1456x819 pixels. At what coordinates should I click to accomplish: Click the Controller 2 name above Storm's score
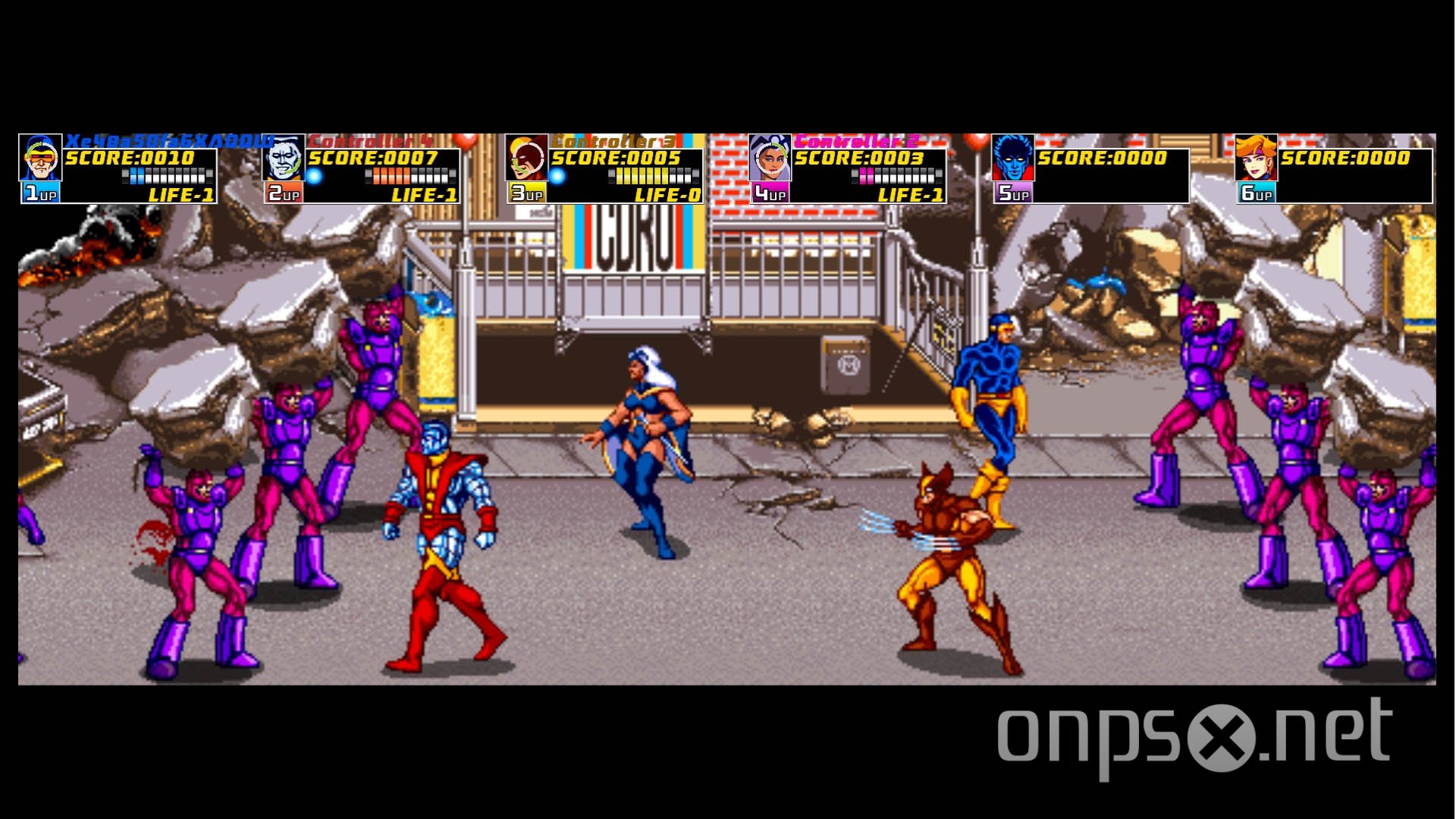coord(857,140)
